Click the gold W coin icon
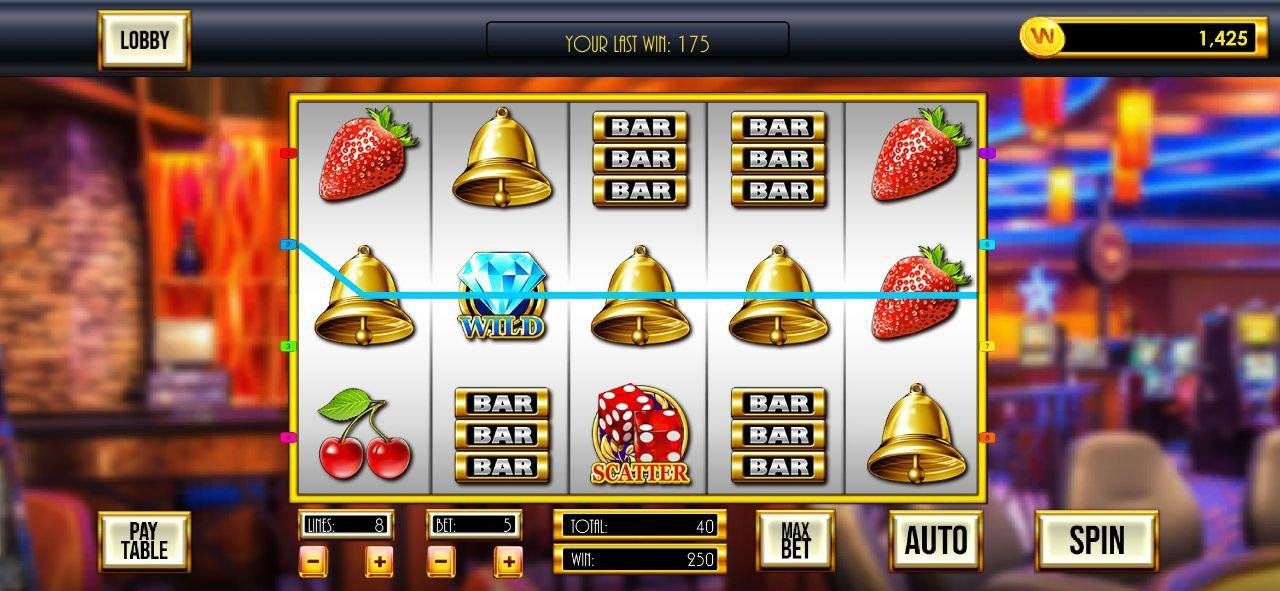The width and height of the screenshot is (1280, 591). 1043,38
